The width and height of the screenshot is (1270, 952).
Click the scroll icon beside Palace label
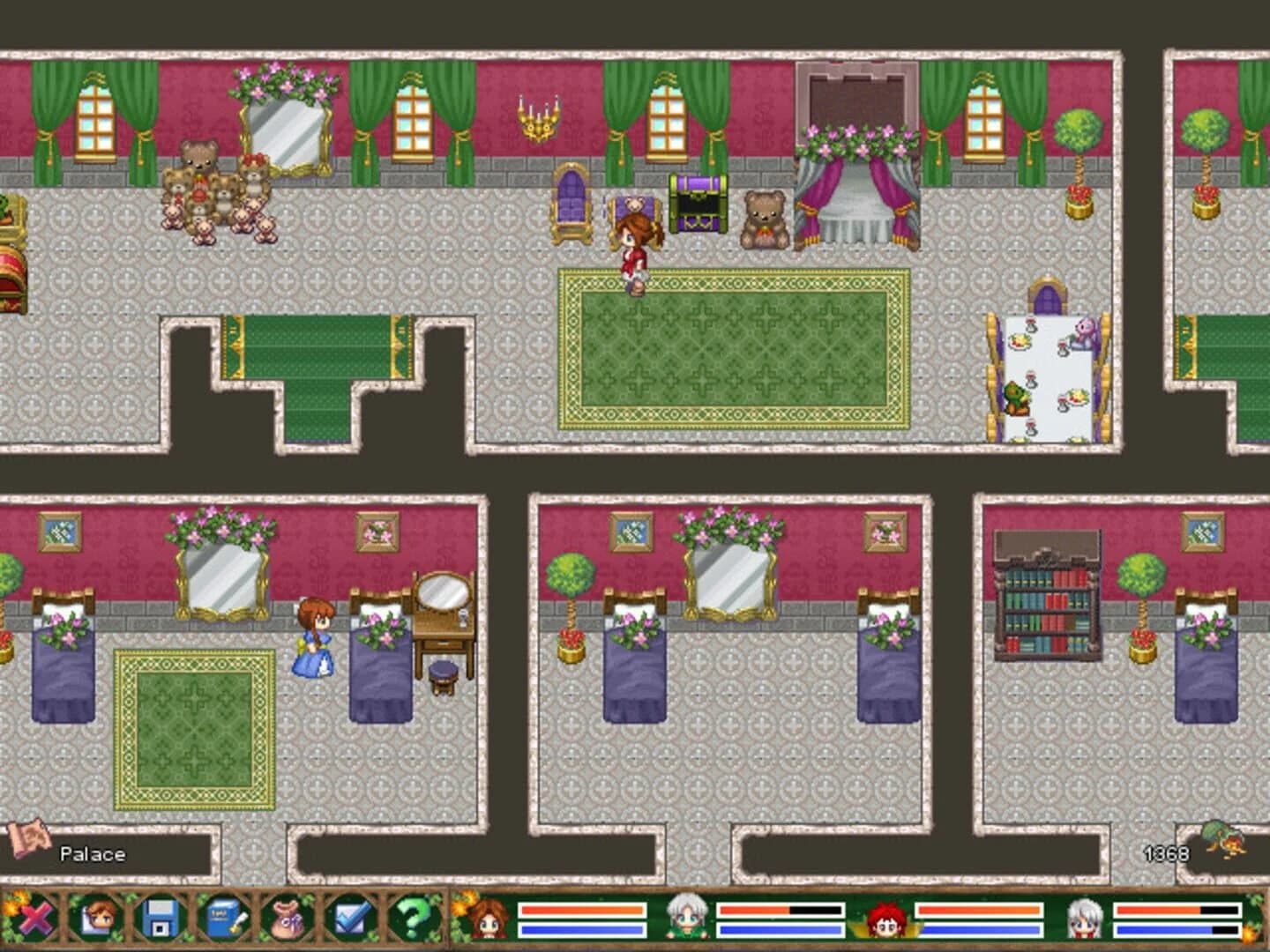pyautogui.click(x=29, y=852)
